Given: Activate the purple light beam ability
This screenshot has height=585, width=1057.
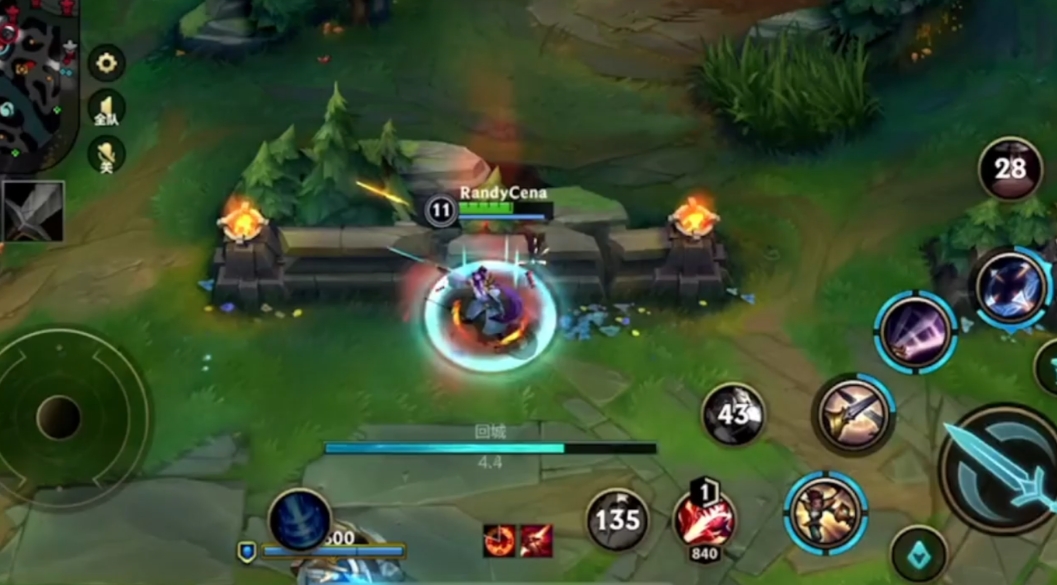Looking at the screenshot, I should point(916,333).
